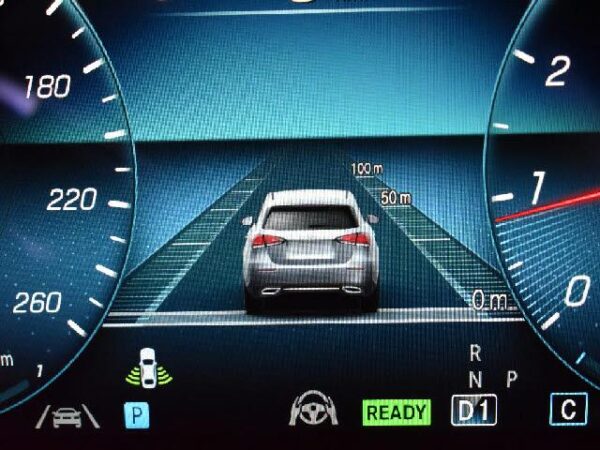Open the C drive mode indicator
The width and height of the screenshot is (600, 450).
569,409
